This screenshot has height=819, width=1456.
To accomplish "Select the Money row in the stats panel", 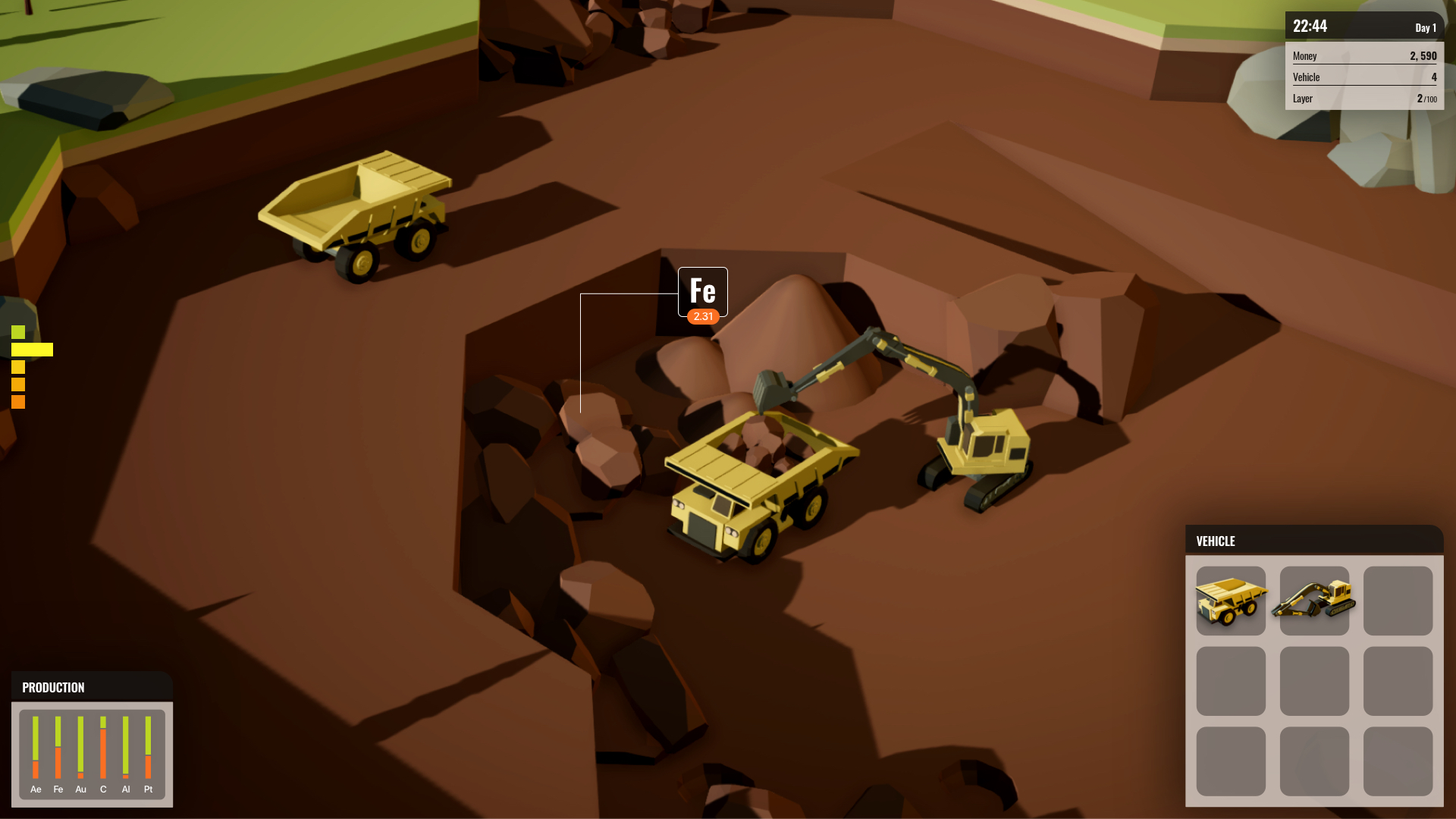I will pyautogui.click(x=1365, y=55).
